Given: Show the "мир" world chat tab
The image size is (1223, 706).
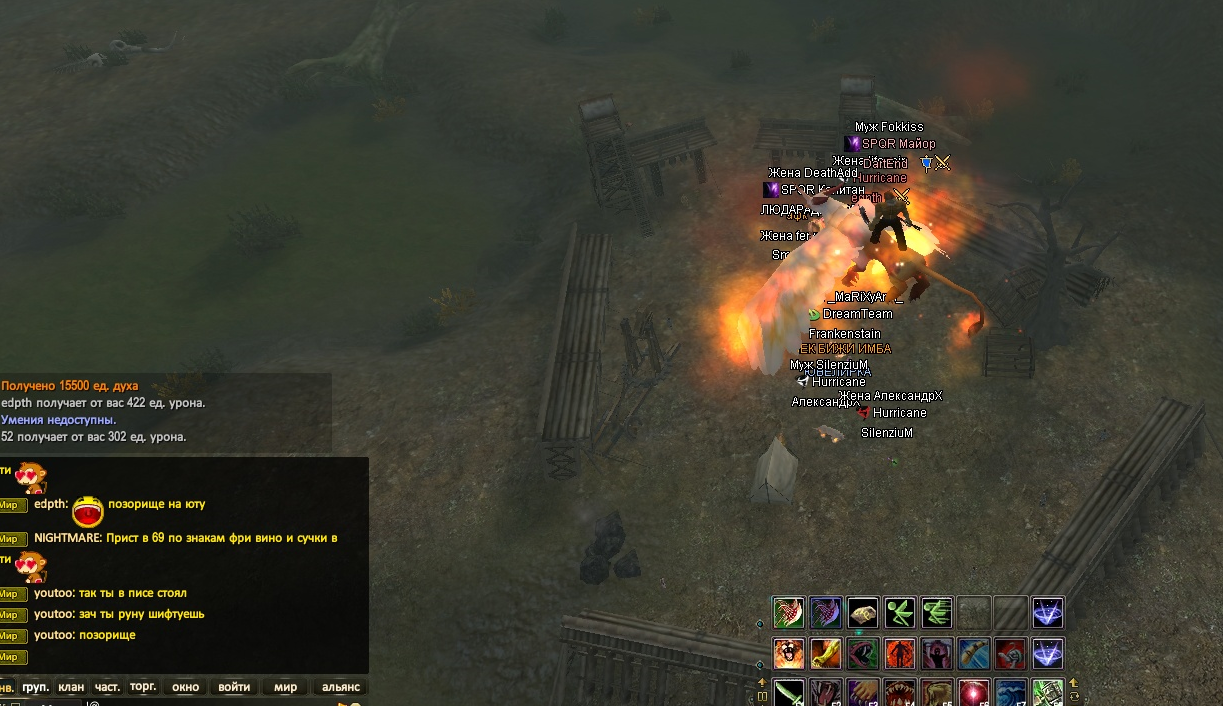Looking at the screenshot, I should coord(286,687).
